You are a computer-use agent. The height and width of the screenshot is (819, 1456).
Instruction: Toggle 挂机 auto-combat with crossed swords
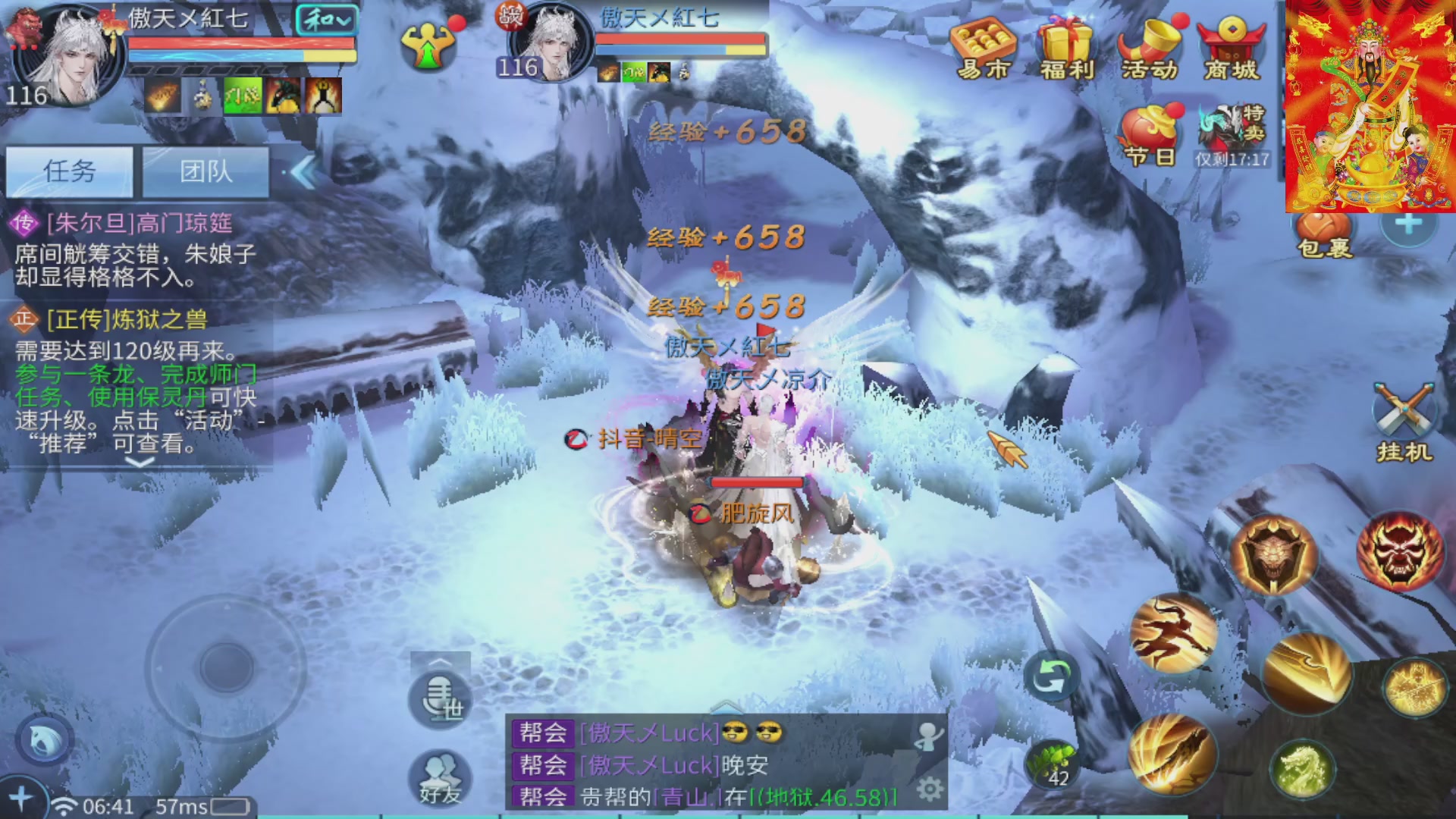(x=1403, y=422)
